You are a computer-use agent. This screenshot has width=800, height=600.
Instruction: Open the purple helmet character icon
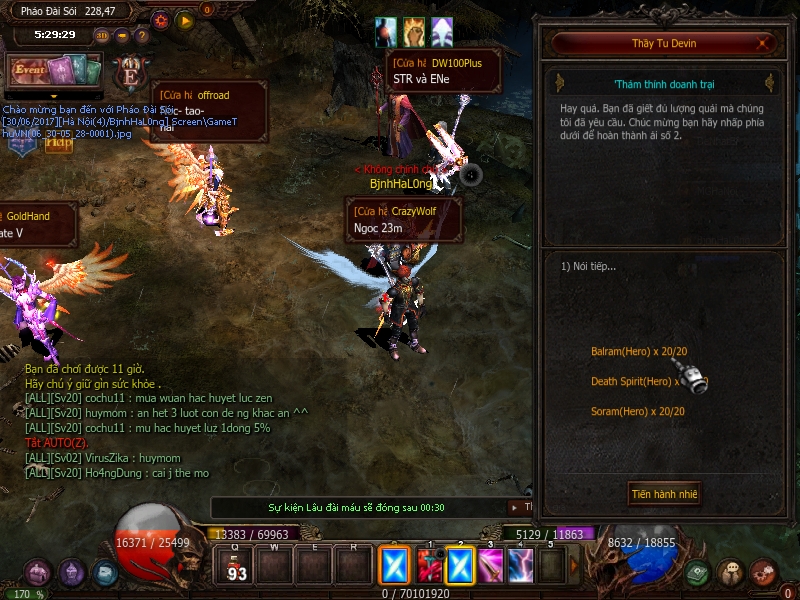tap(71, 573)
